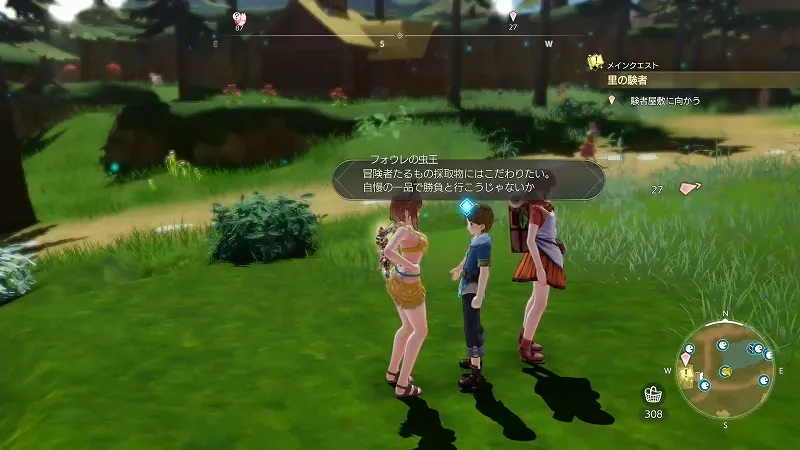This screenshot has width=800, height=450.
Task: Open the gathering basket icon
Action: click(653, 394)
